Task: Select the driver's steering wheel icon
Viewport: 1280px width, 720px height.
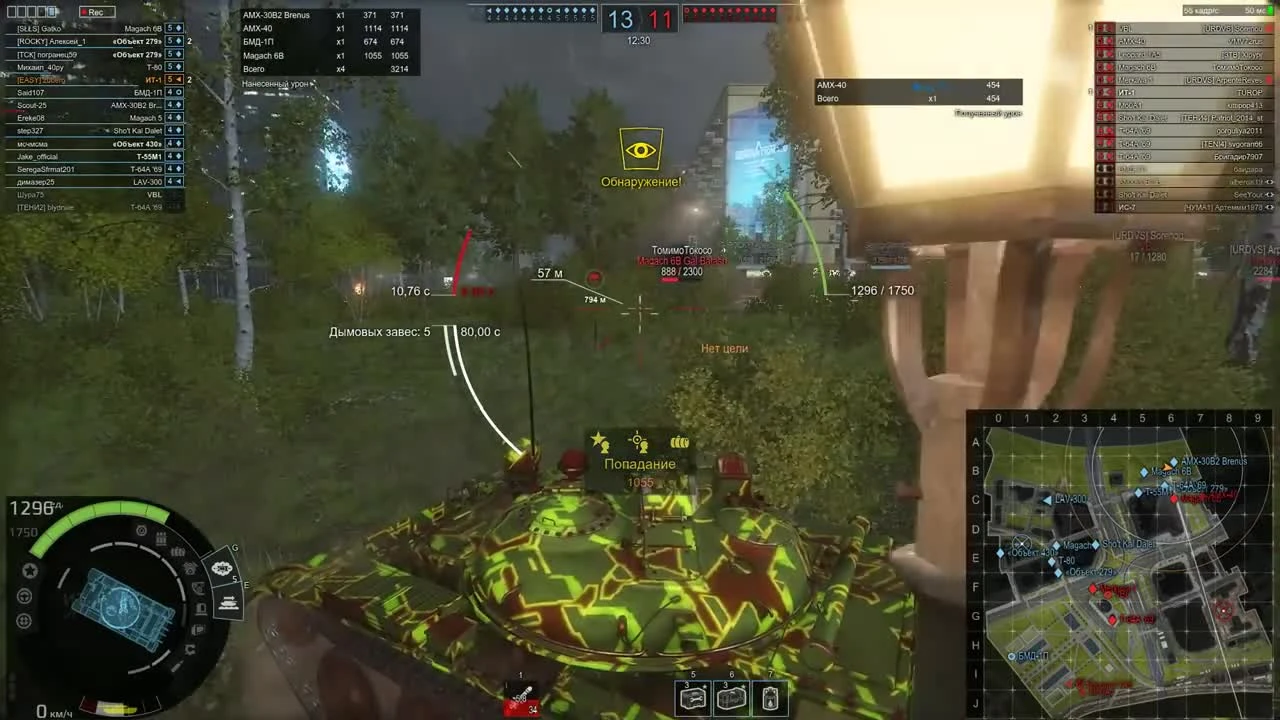Action: click(x=25, y=594)
